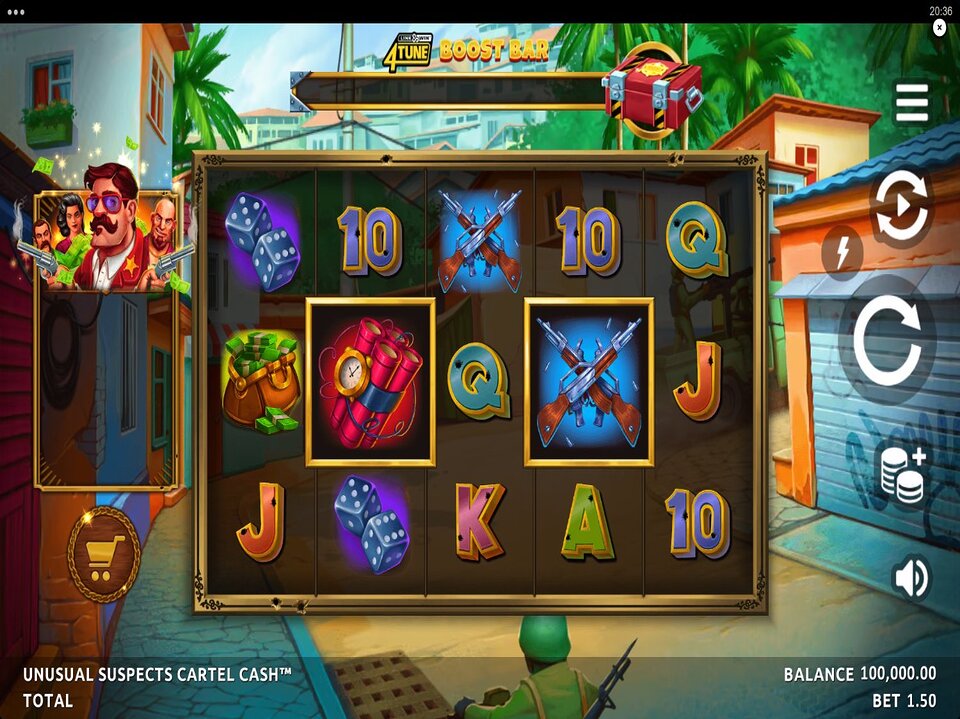Viewport: 960px width, 719px height.
Task: Mute the game sound
Action: 910,579
